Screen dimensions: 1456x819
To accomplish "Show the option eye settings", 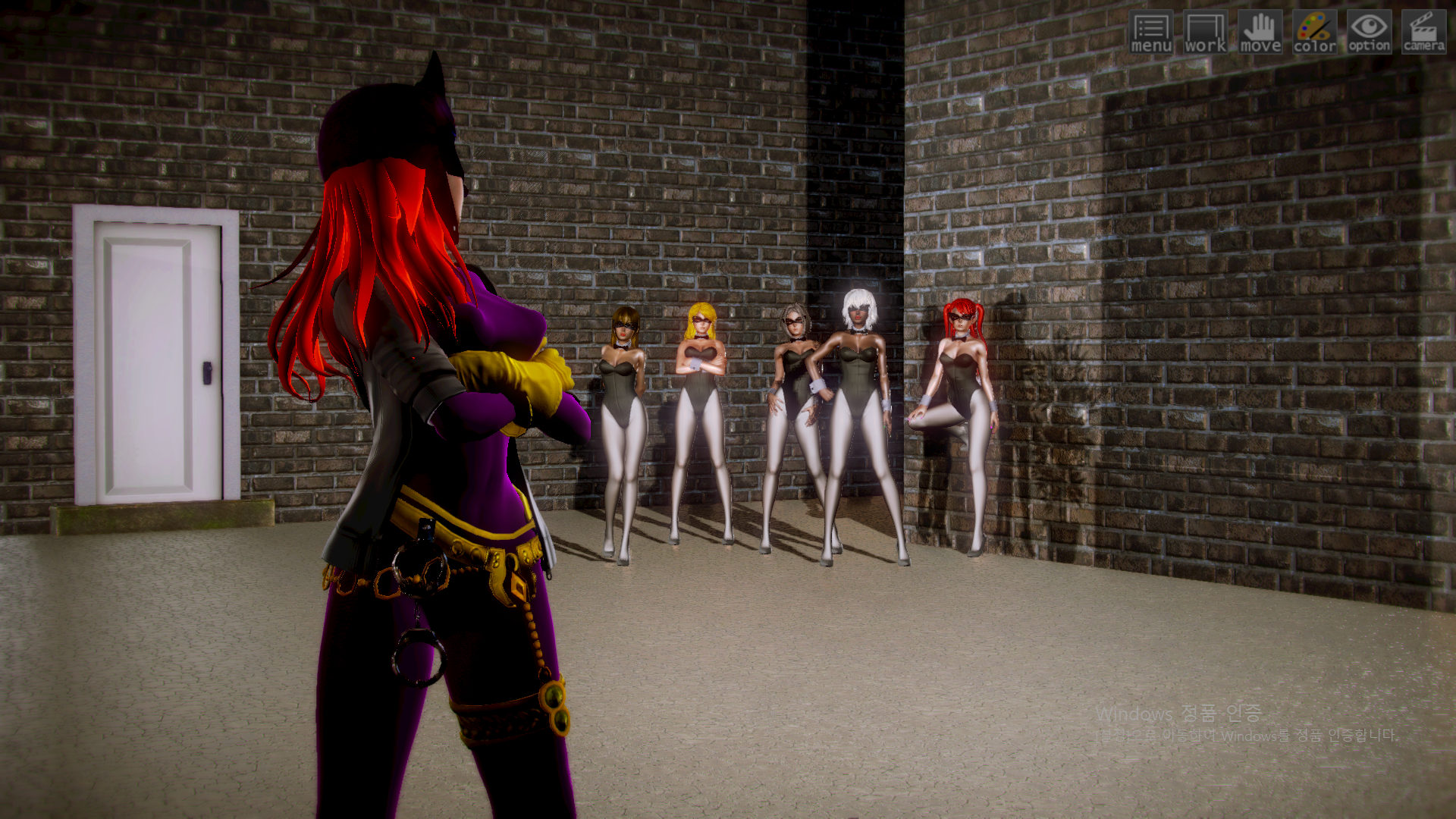I will tap(1369, 33).
